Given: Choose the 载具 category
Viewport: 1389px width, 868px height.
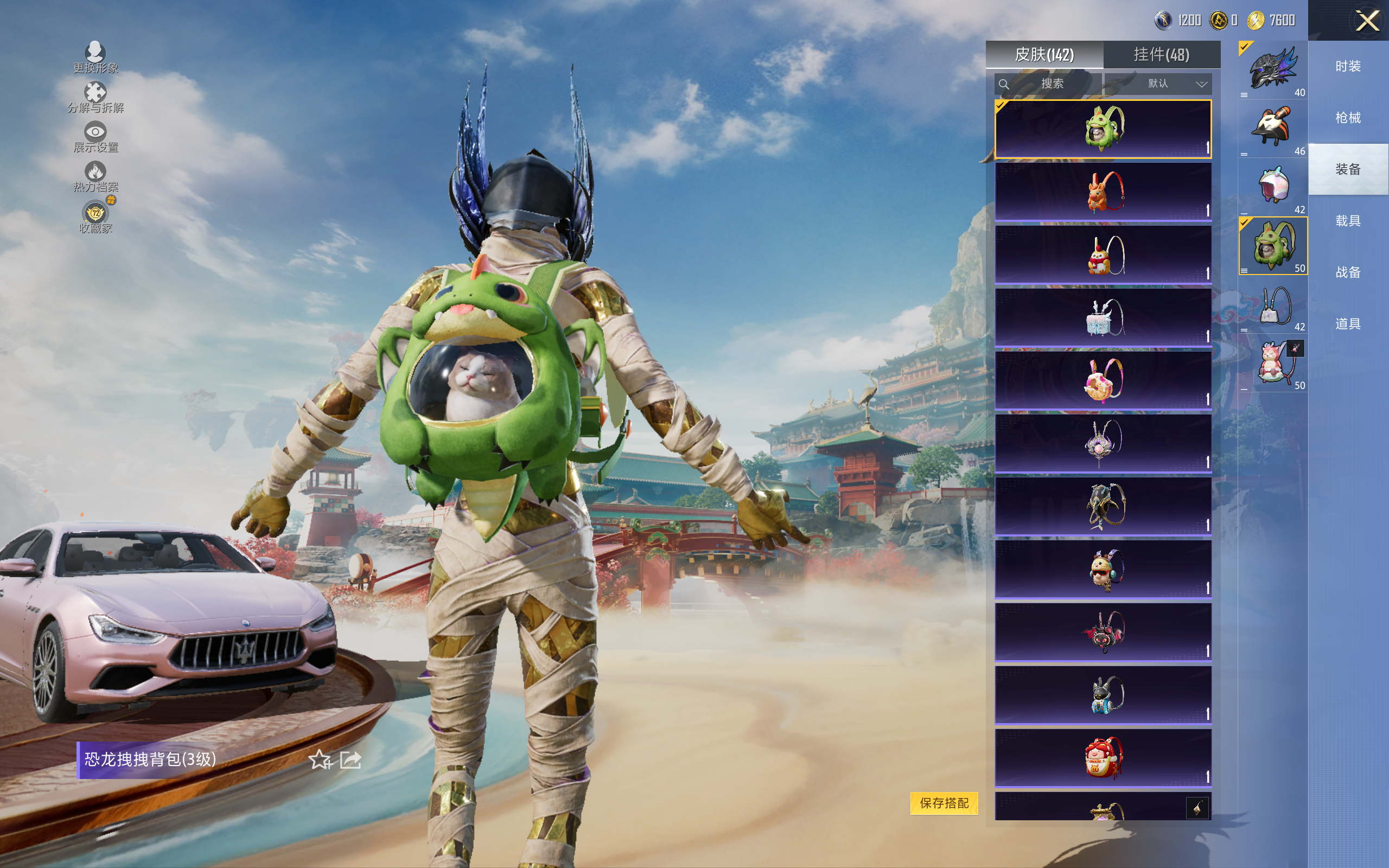Looking at the screenshot, I should point(1348,221).
